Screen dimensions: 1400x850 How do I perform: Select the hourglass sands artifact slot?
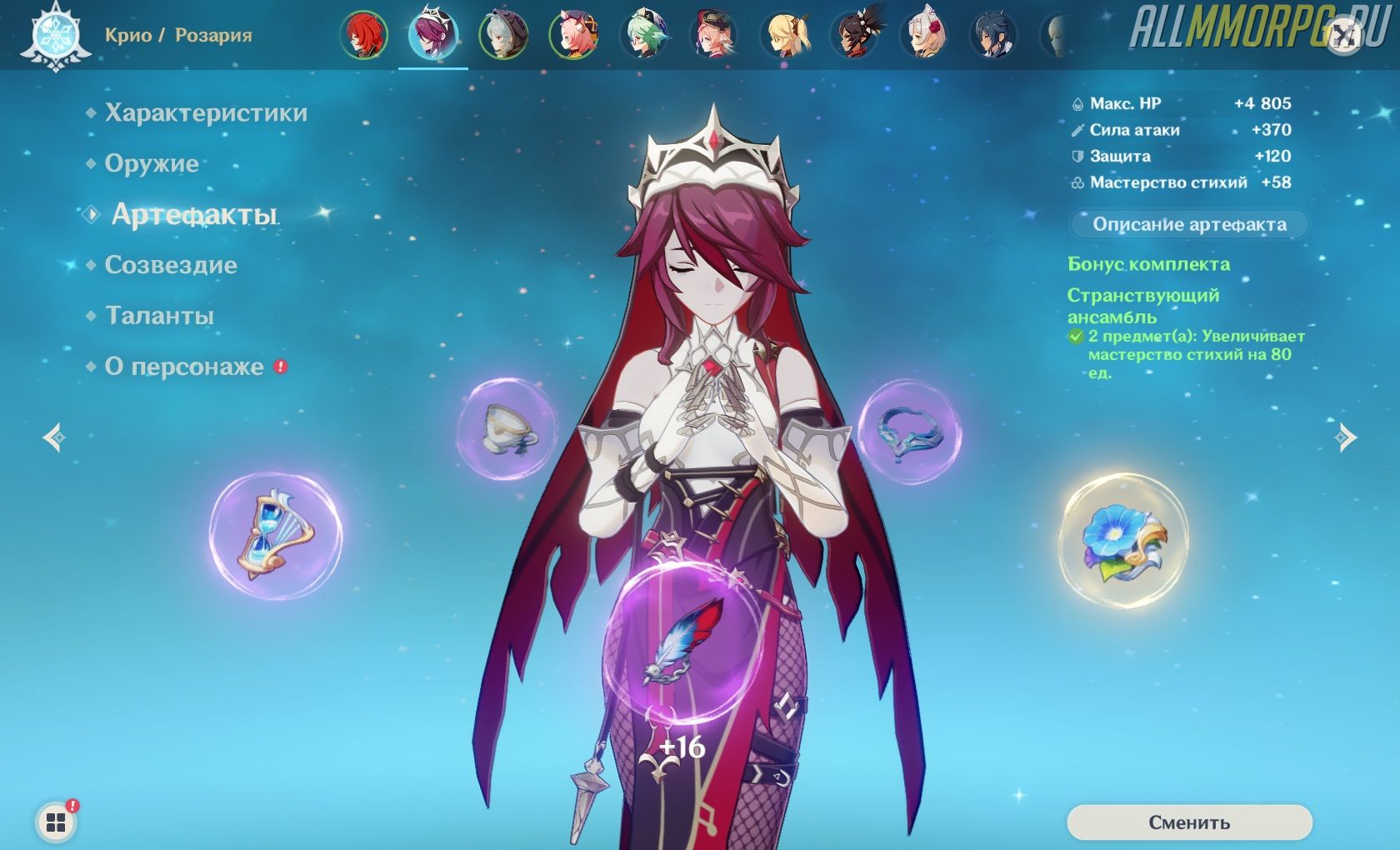tap(276, 536)
